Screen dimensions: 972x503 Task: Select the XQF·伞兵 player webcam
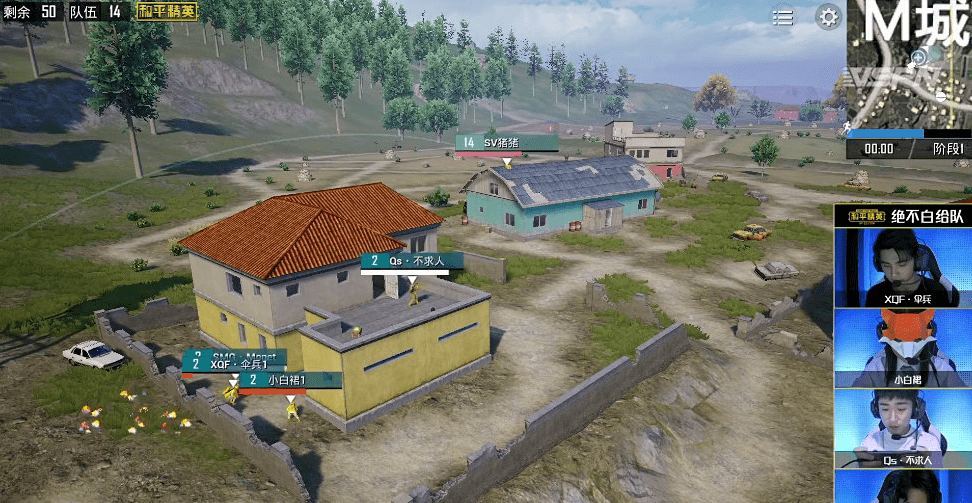pyautogui.click(x=903, y=267)
